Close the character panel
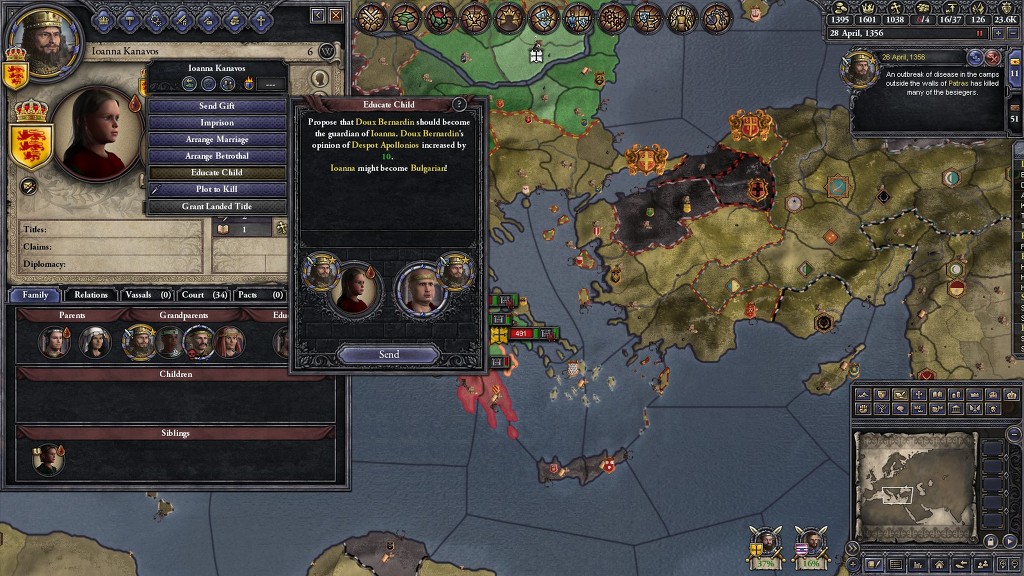Screen dimensions: 1024x576 pyautogui.click(x=337, y=16)
